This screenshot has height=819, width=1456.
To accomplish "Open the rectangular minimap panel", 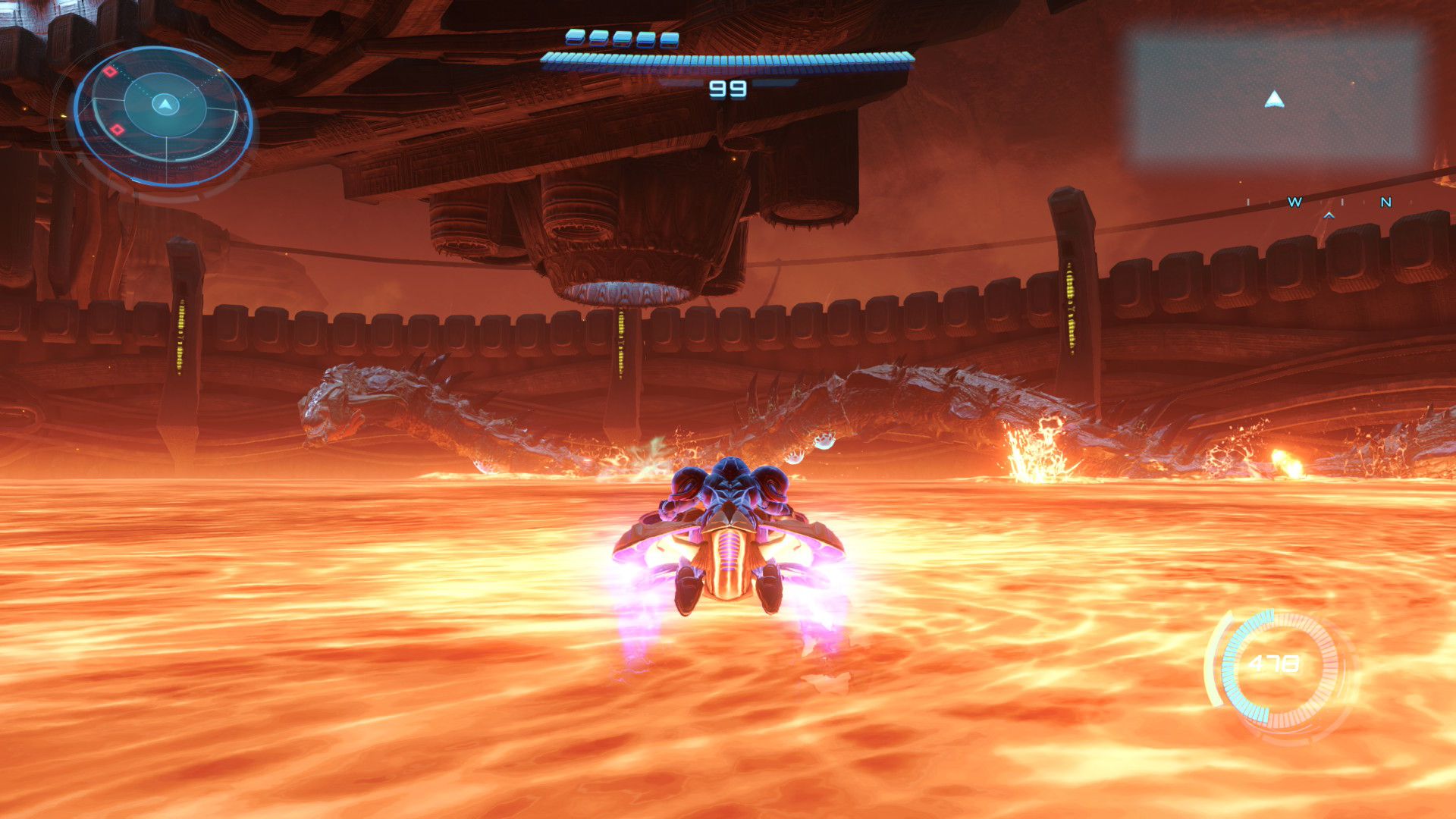I will (x=1274, y=98).
